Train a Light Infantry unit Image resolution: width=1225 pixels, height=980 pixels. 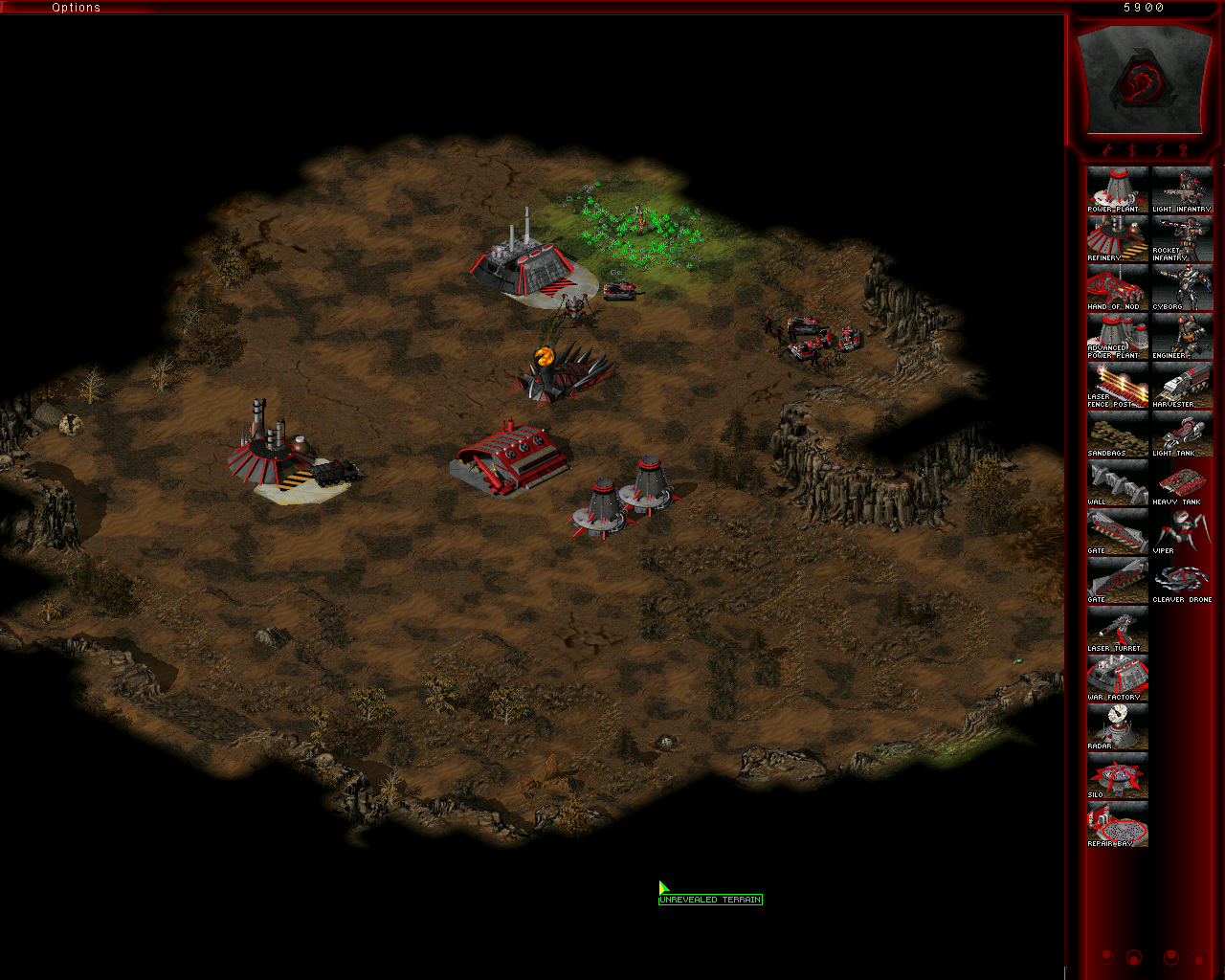point(1182,189)
